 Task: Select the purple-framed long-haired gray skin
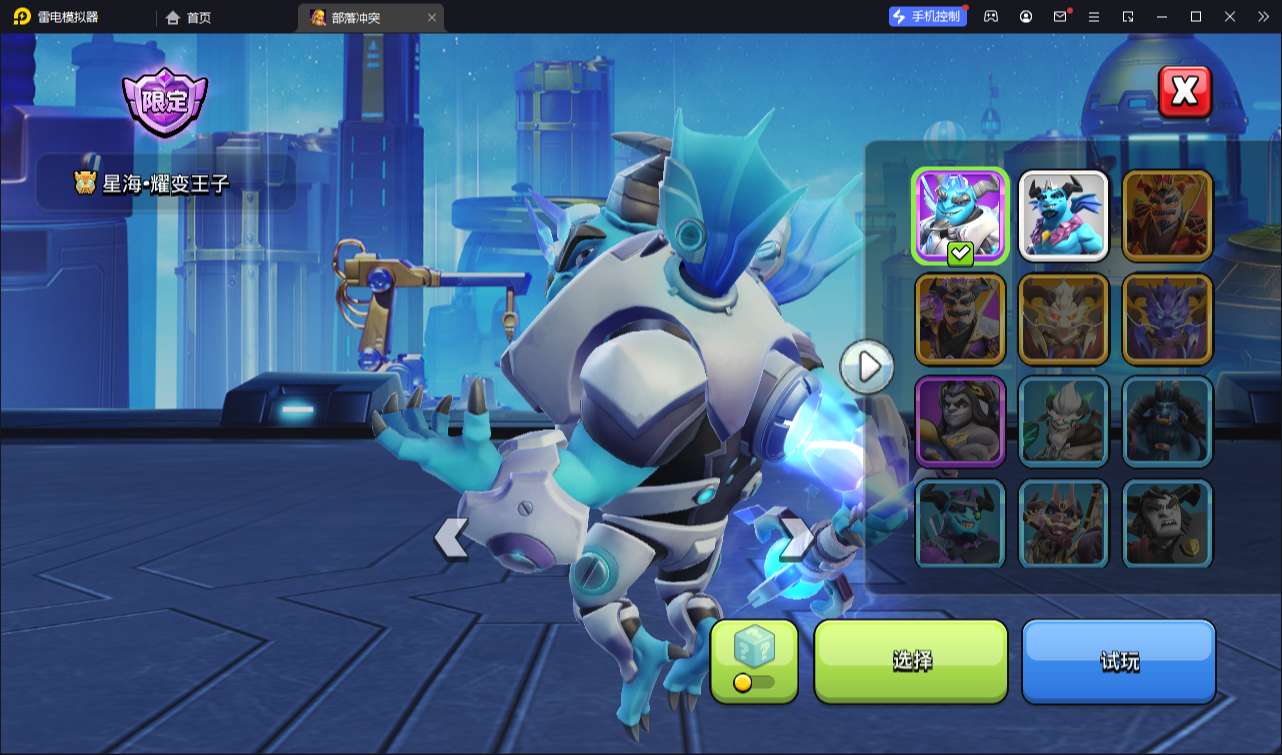point(960,422)
